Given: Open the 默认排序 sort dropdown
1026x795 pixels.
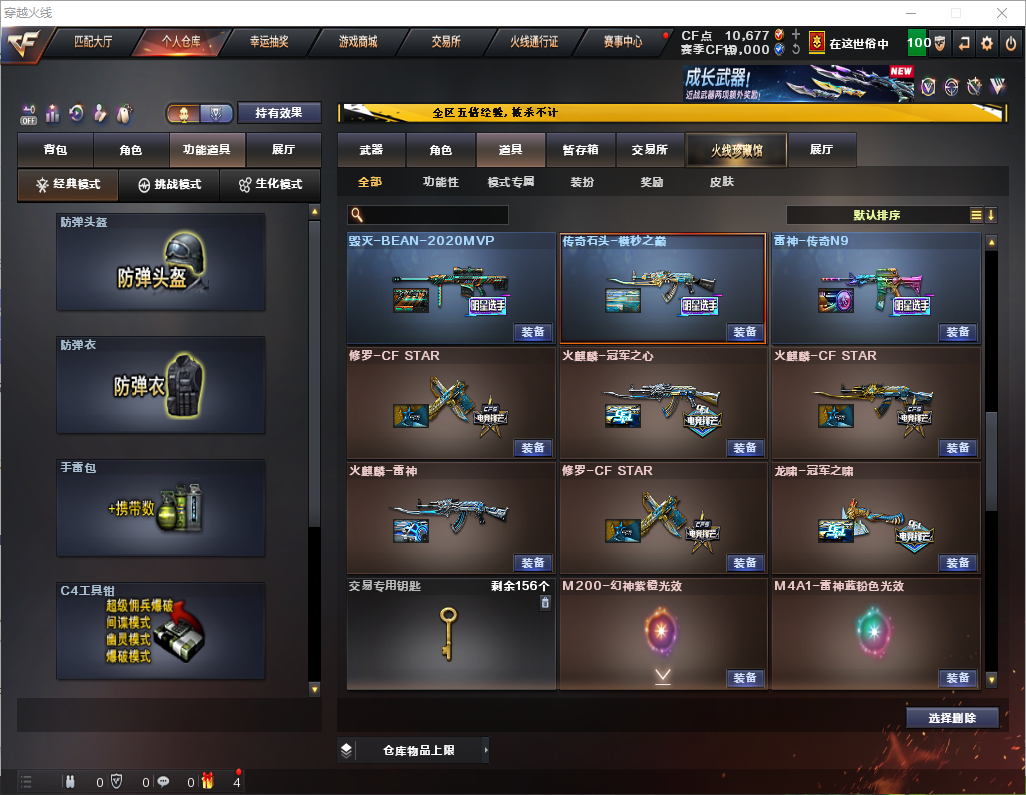Looking at the screenshot, I should (876, 215).
